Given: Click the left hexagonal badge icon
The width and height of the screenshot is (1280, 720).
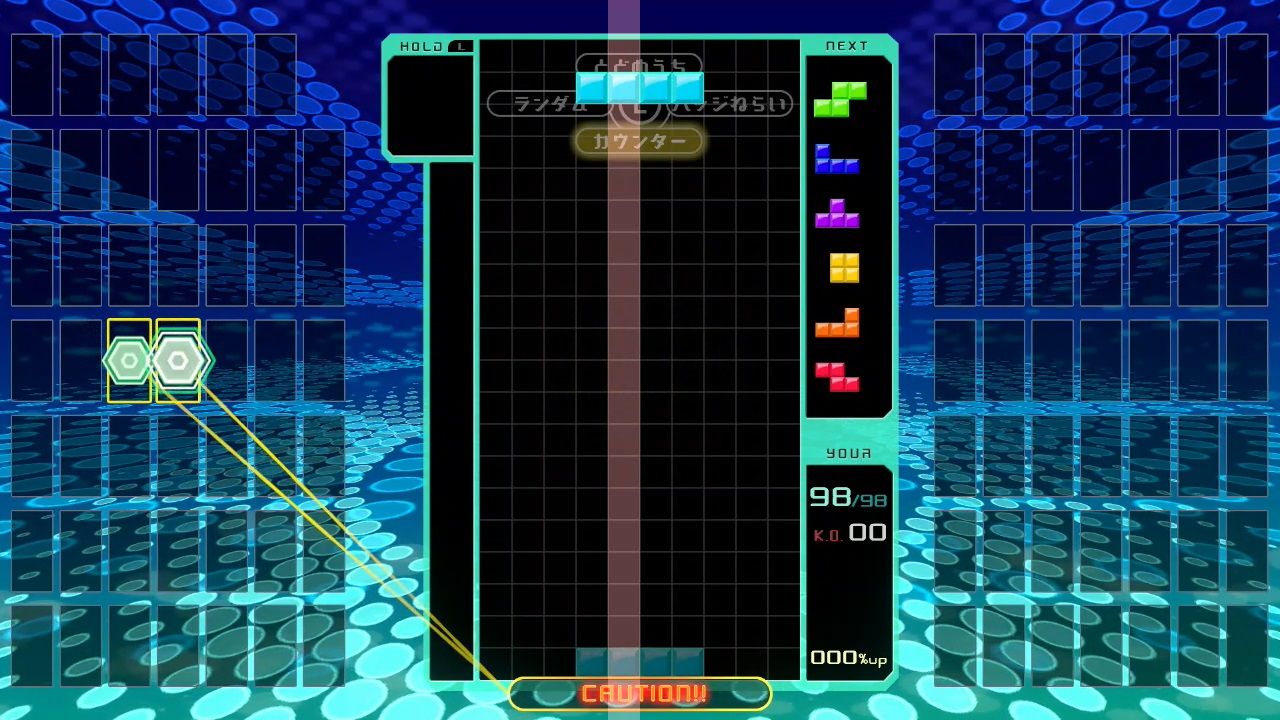Looking at the screenshot, I should (128, 358).
